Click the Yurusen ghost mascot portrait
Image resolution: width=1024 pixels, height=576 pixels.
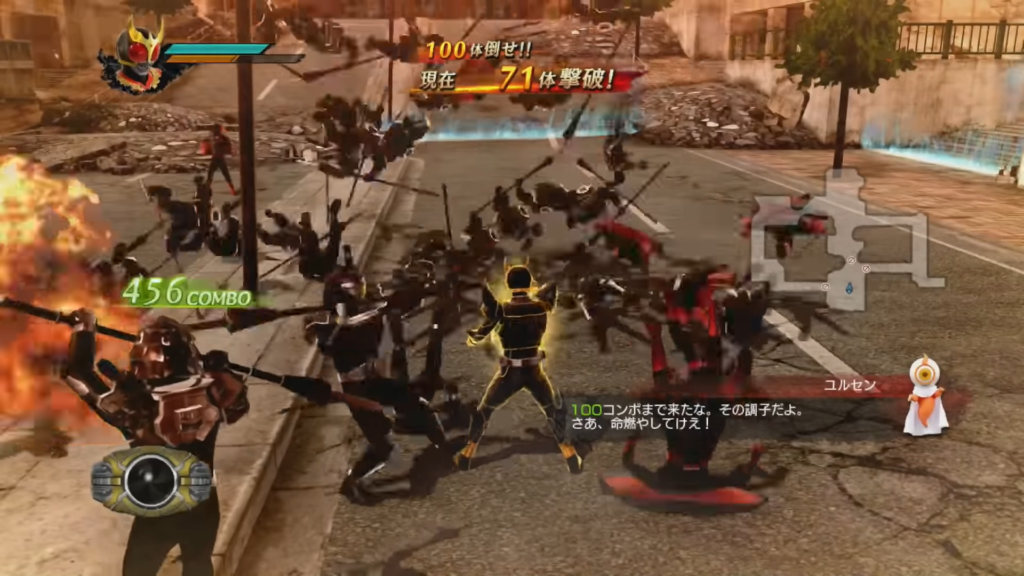click(x=925, y=395)
